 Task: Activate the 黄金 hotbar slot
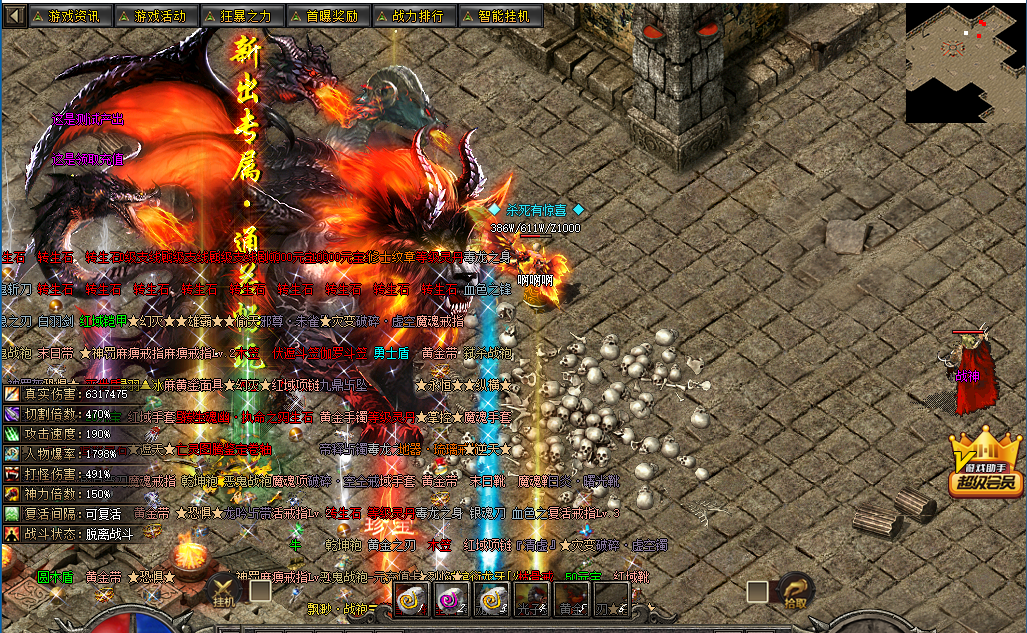pos(571,599)
